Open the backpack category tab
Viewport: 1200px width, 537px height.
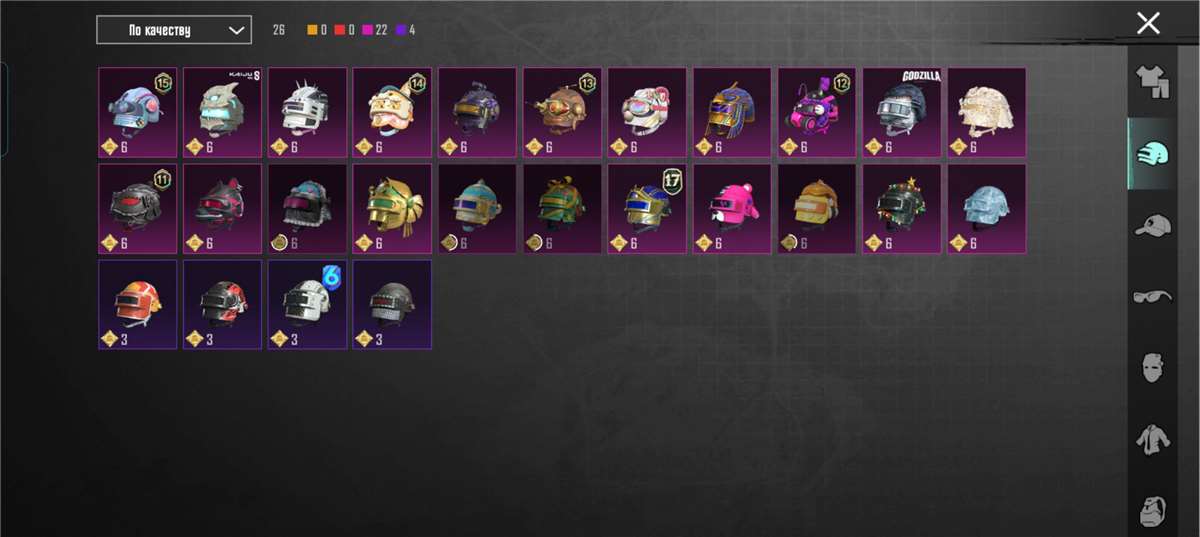tap(1153, 510)
